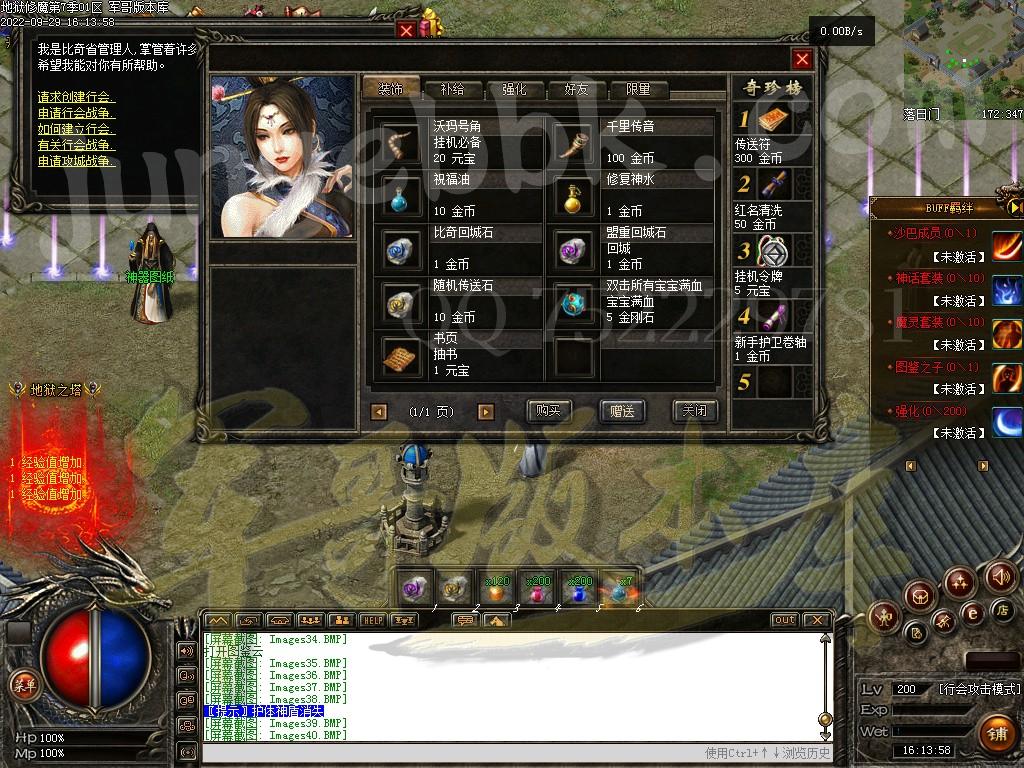1024x768 pixels.
Task: Open the 请求创建行会 dialogue link
Action: pos(75,97)
